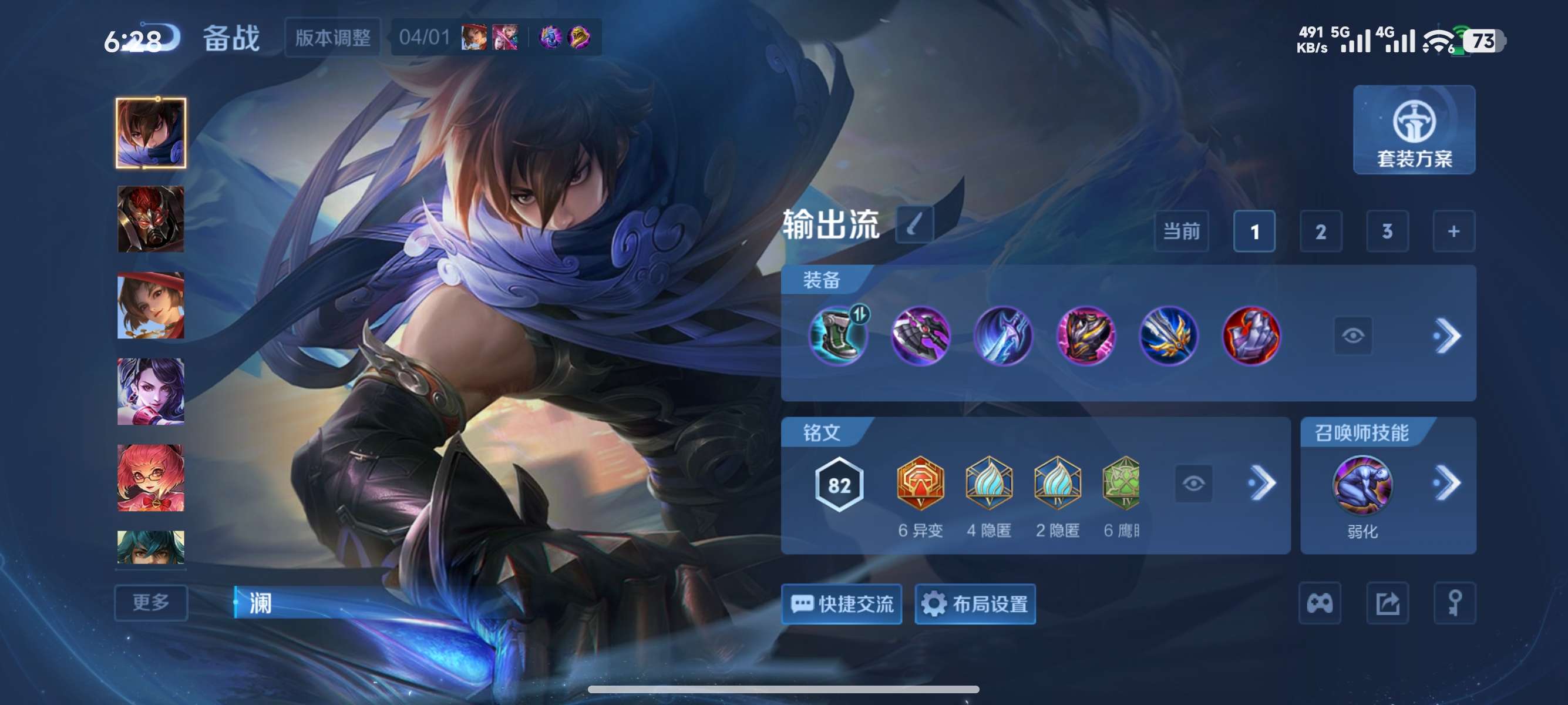Open the 弱化 summoner skill icon
1568x705 pixels.
pos(1362,484)
